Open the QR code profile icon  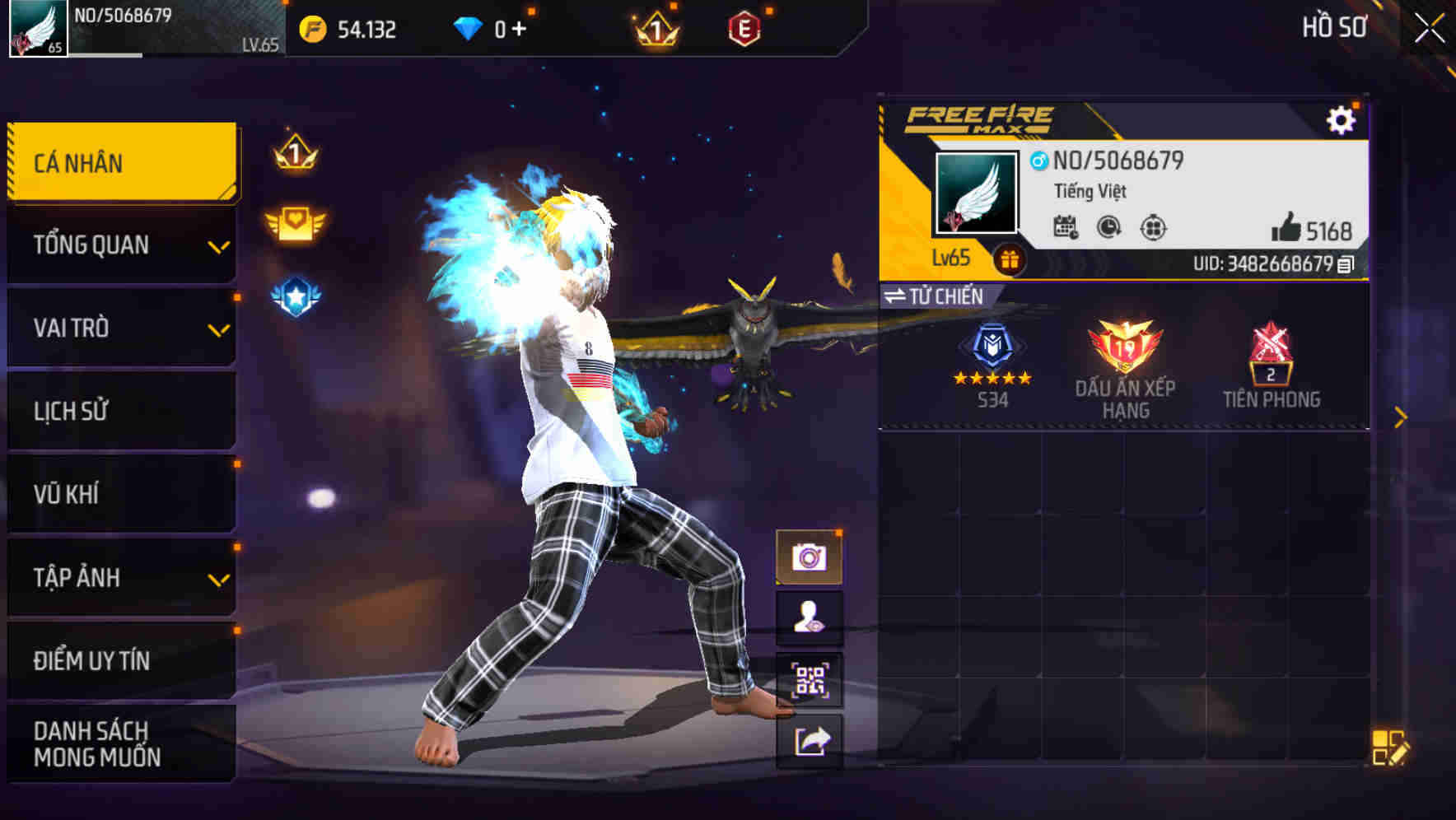coord(810,680)
